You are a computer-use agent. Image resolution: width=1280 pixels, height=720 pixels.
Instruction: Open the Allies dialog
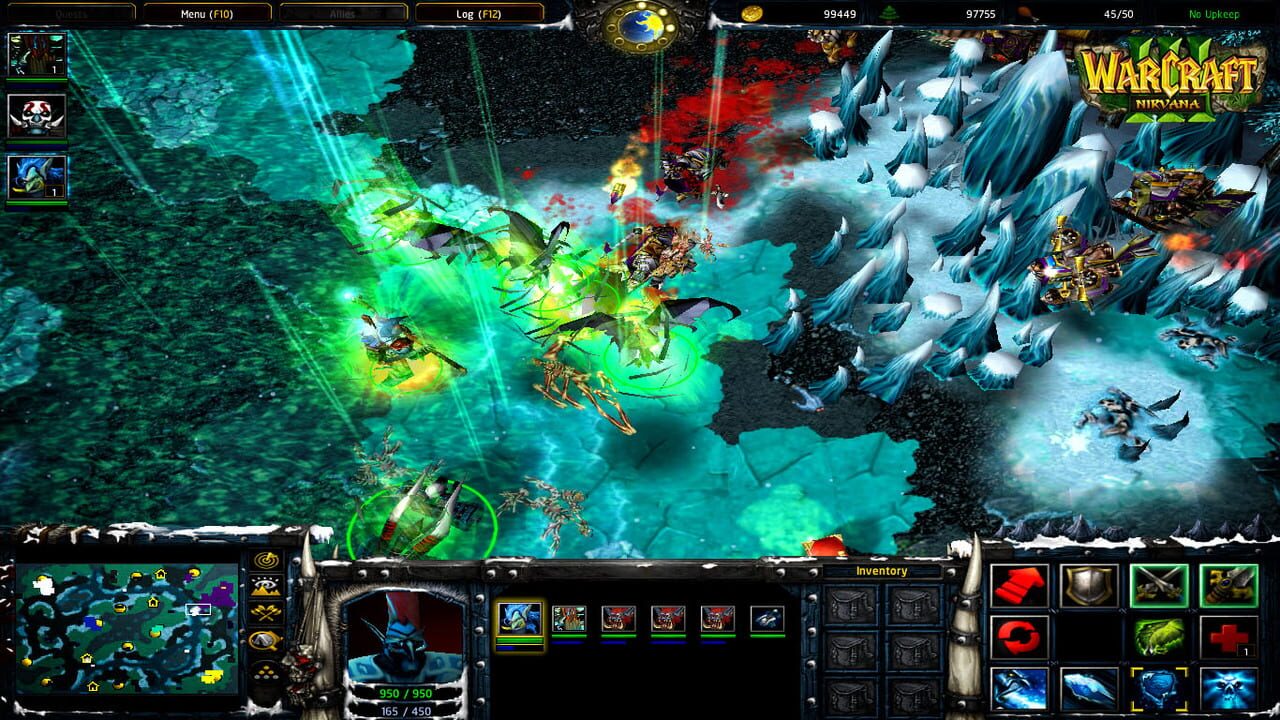[x=345, y=13]
